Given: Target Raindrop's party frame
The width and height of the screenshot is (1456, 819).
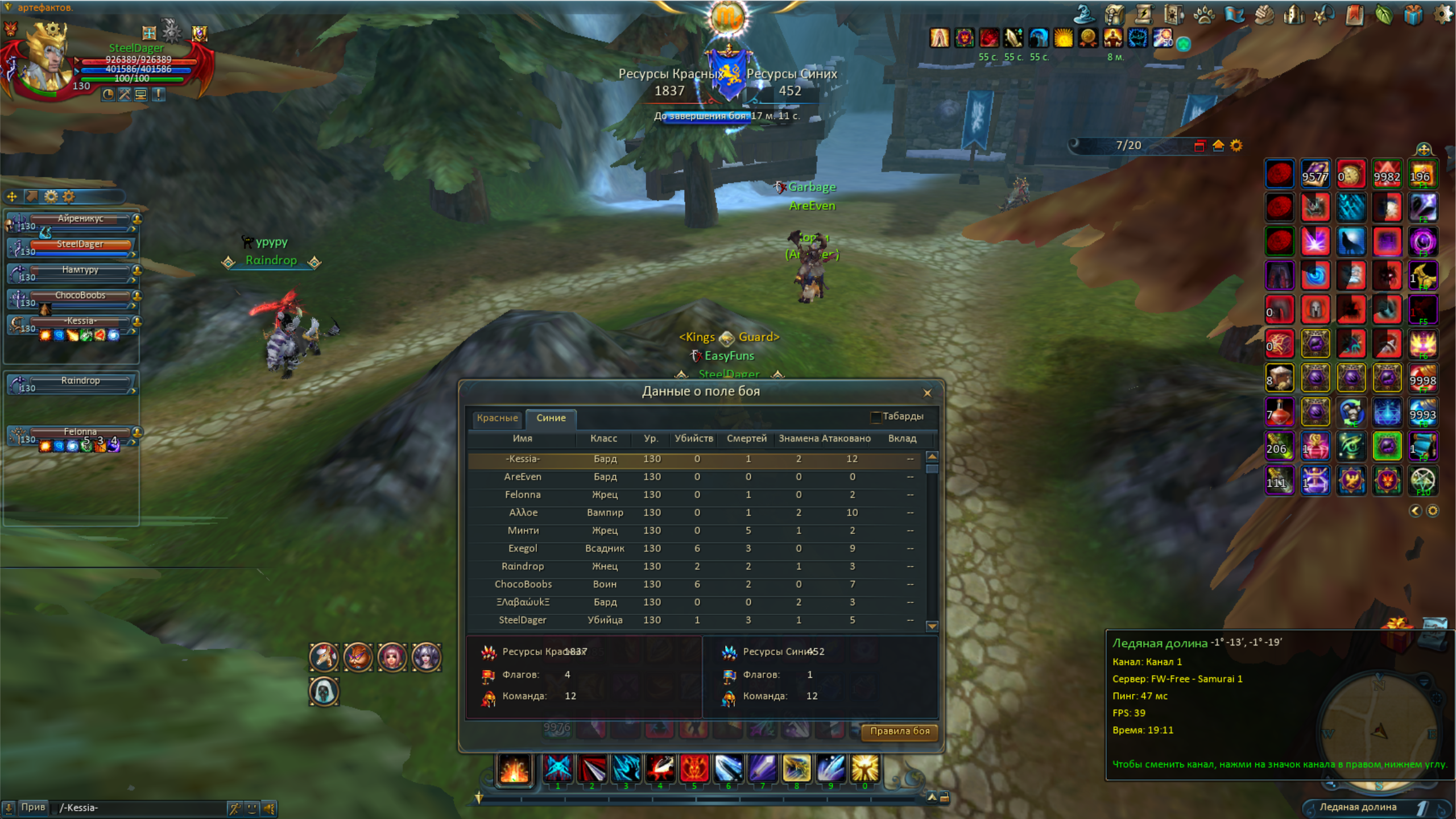Looking at the screenshot, I should click(x=80, y=382).
